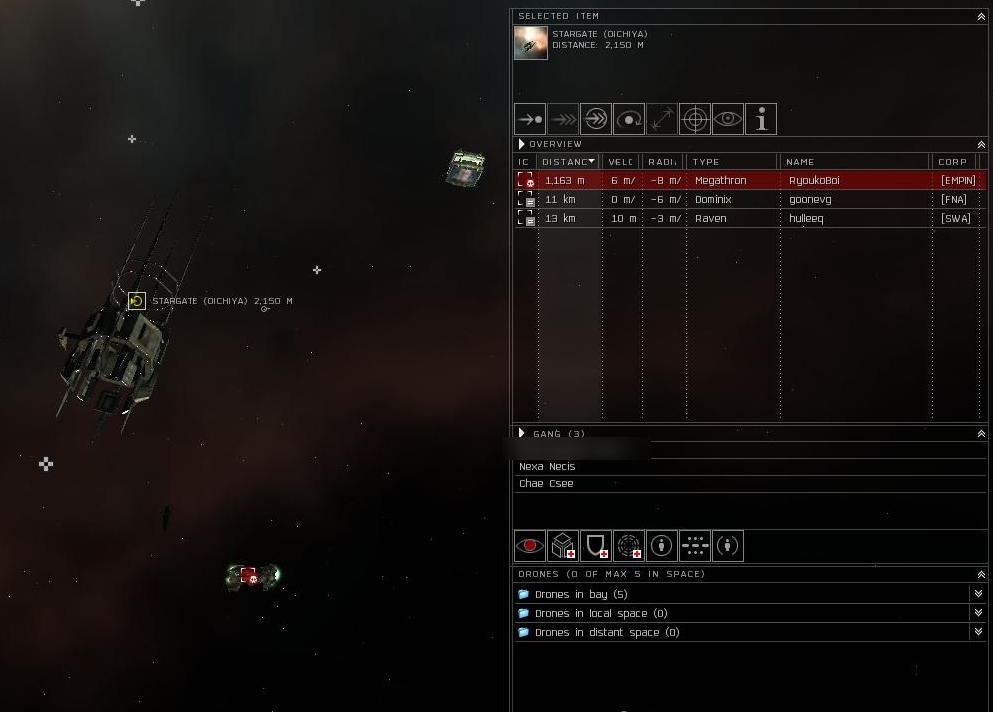Expand the Drones in local space group
Screen dimensions: 993x712
coord(600,614)
